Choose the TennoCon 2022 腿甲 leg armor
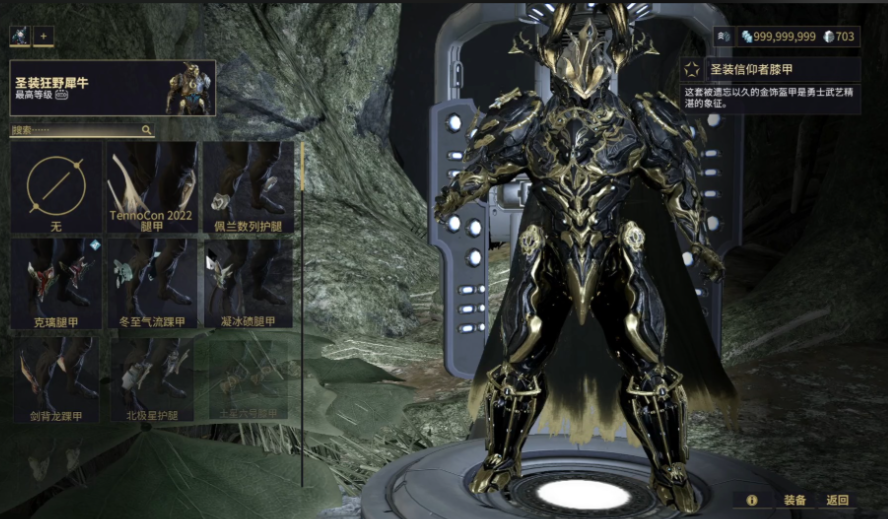The image size is (888, 519). click(x=151, y=187)
